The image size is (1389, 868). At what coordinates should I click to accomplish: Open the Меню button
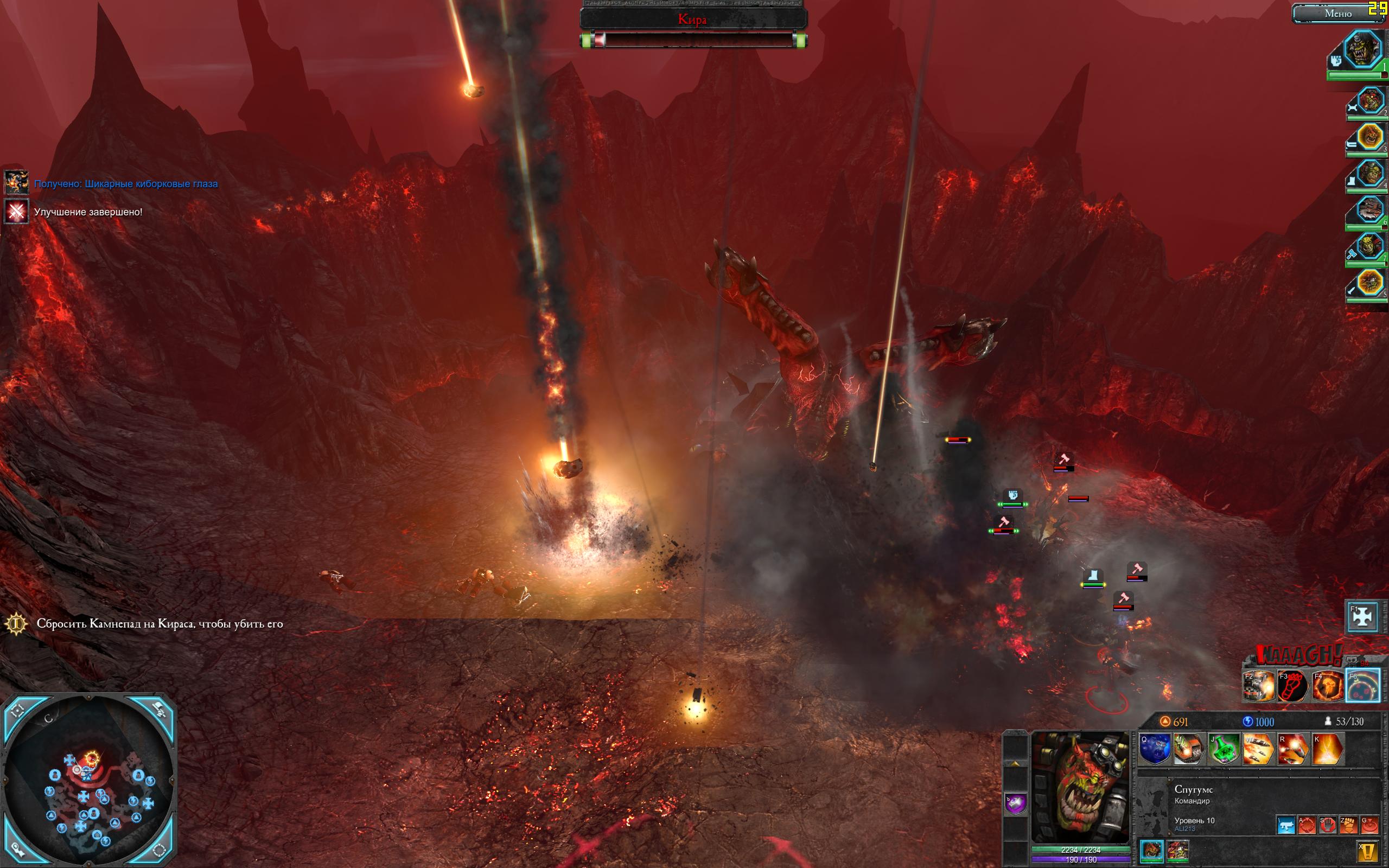pos(1337,14)
